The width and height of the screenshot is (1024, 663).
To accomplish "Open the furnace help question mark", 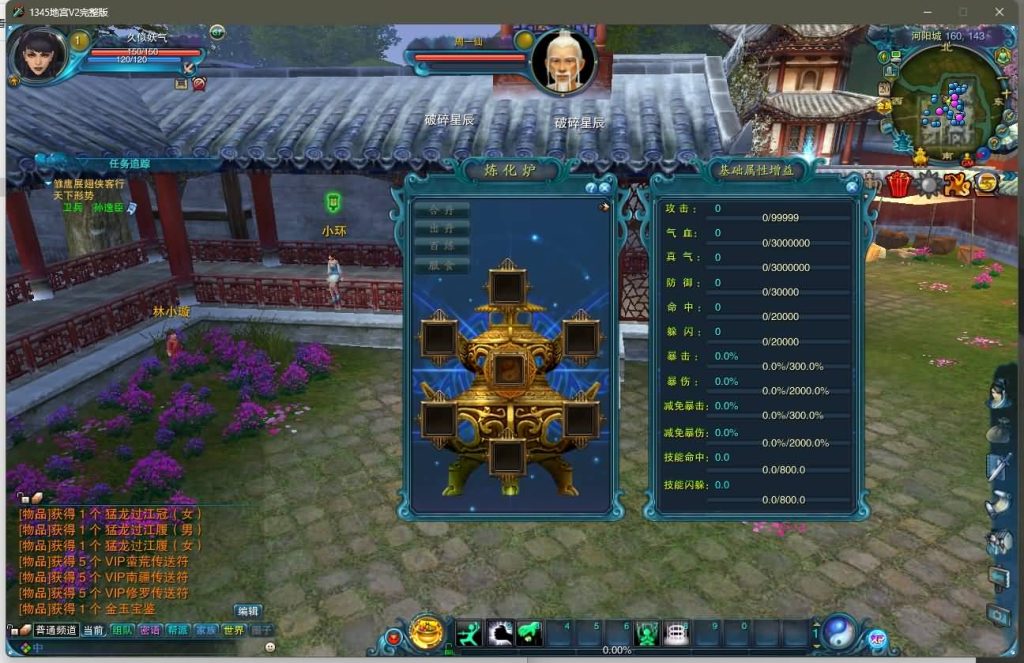I will pyautogui.click(x=591, y=187).
